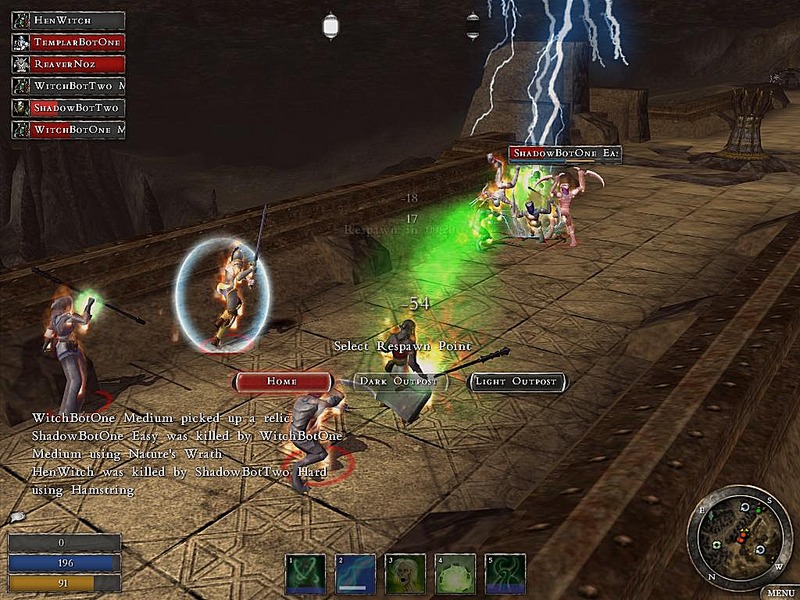
Task: Pick the Light Outpost respawn point
Action: tap(518, 382)
